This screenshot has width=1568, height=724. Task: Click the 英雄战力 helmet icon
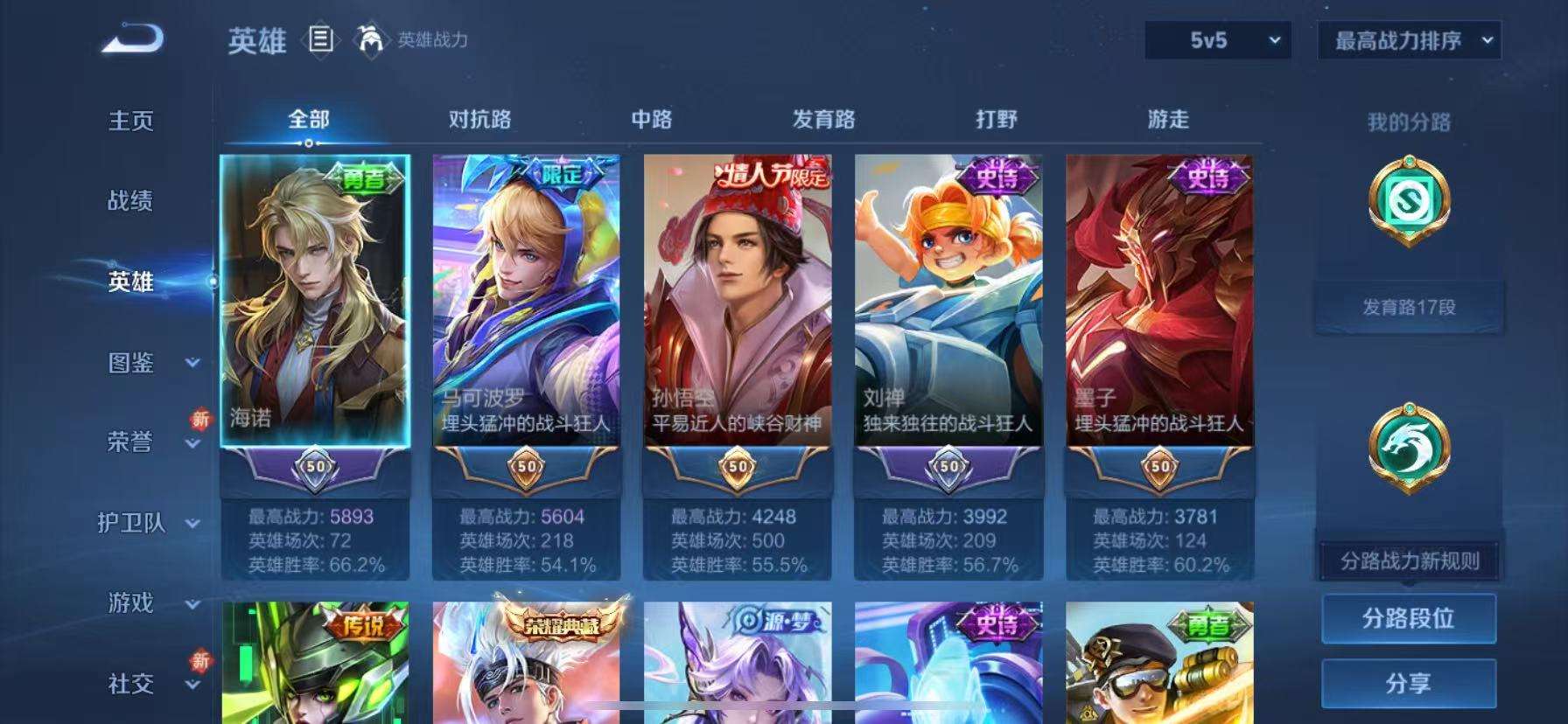click(x=372, y=41)
